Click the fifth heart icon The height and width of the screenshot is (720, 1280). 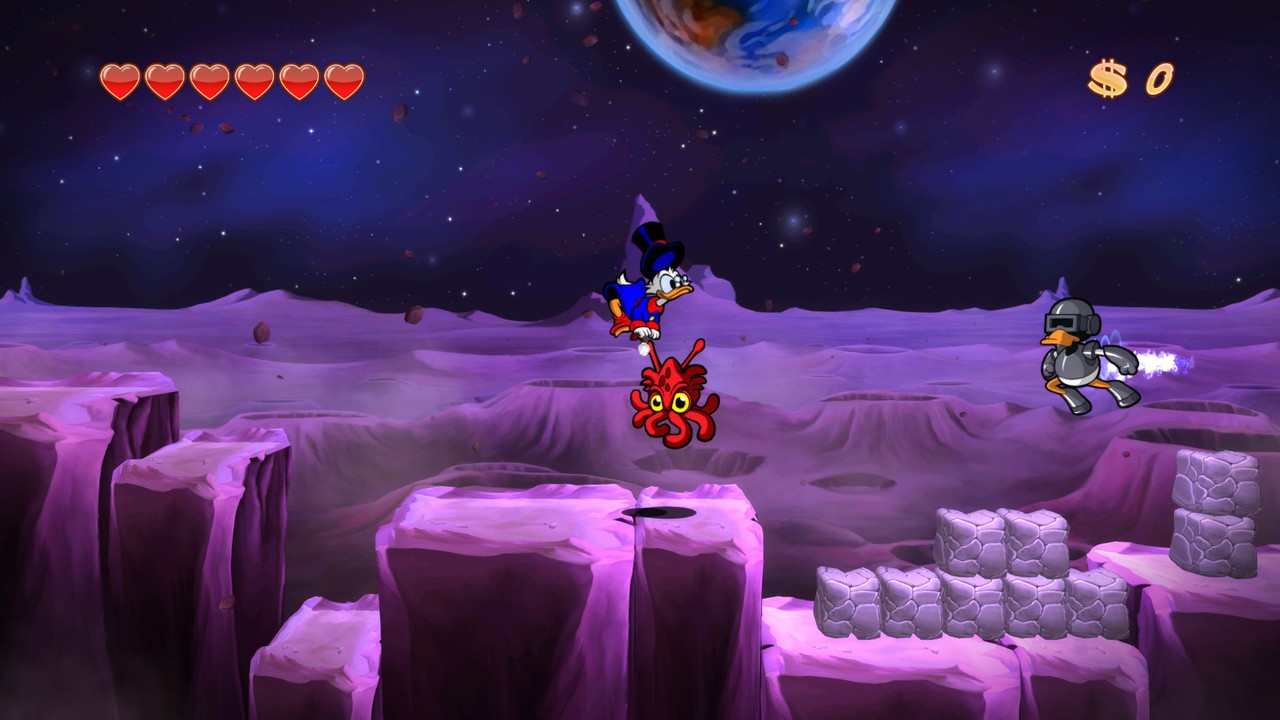301,77
